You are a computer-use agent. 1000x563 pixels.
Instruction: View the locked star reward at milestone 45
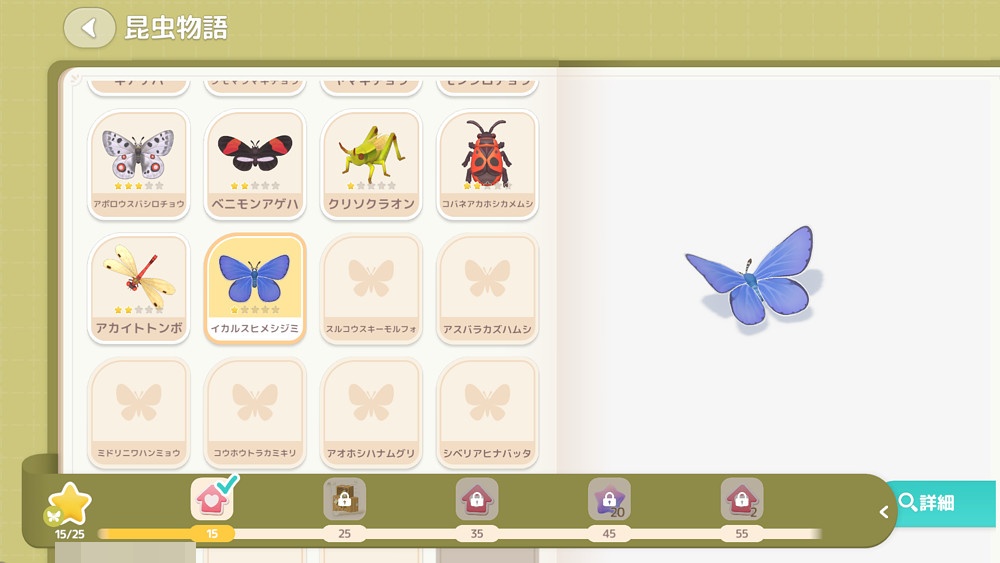pyautogui.click(x=609, y=499)
